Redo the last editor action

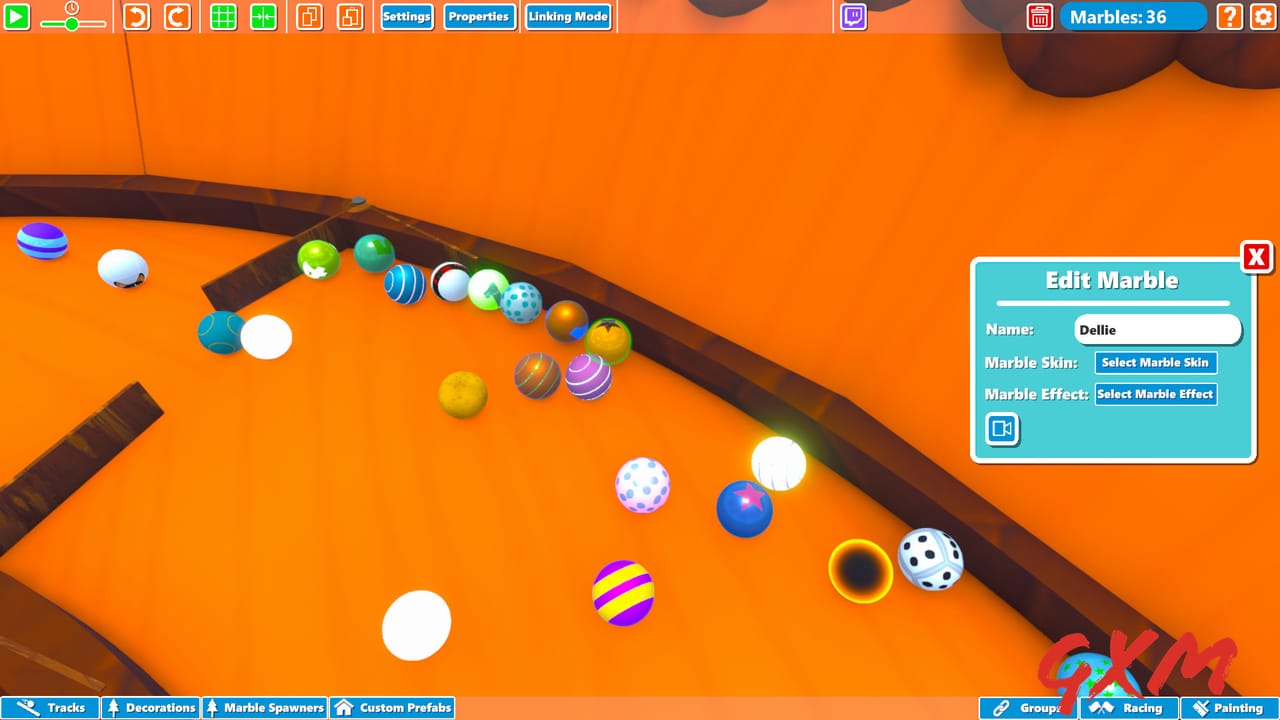coord(177,16)
